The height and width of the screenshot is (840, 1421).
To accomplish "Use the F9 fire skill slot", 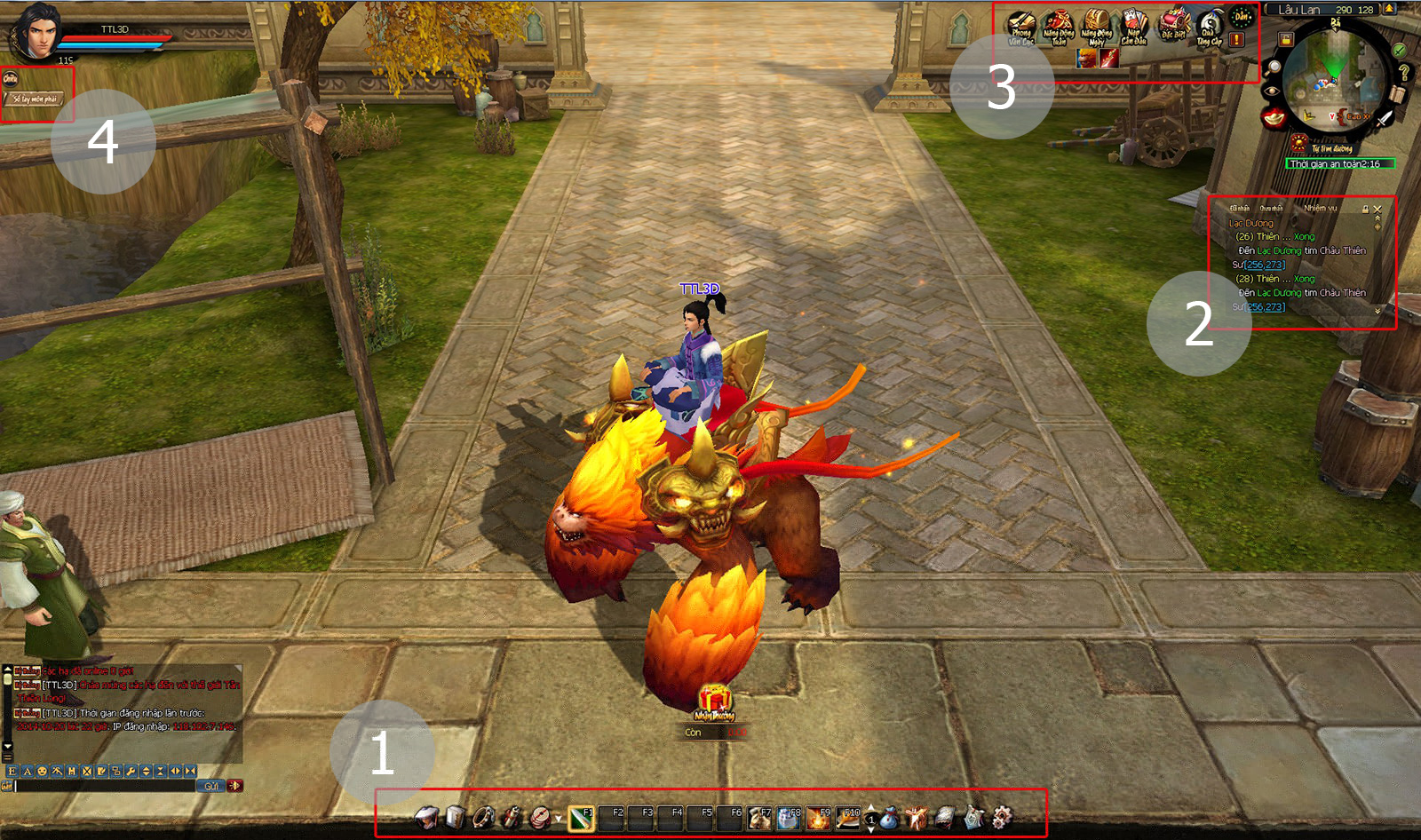I will click(x=817, y=818).
